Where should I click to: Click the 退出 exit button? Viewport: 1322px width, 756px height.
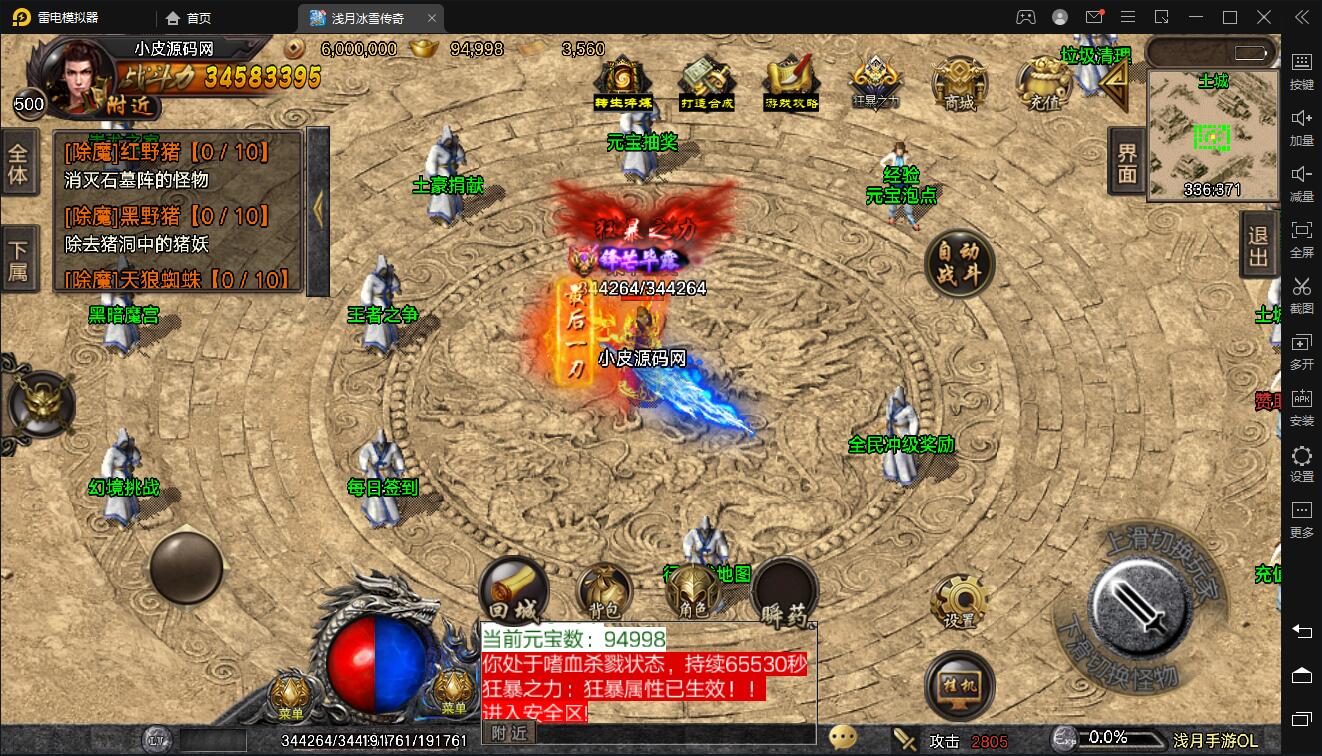pyautogui.click(x=1258, y=246)
